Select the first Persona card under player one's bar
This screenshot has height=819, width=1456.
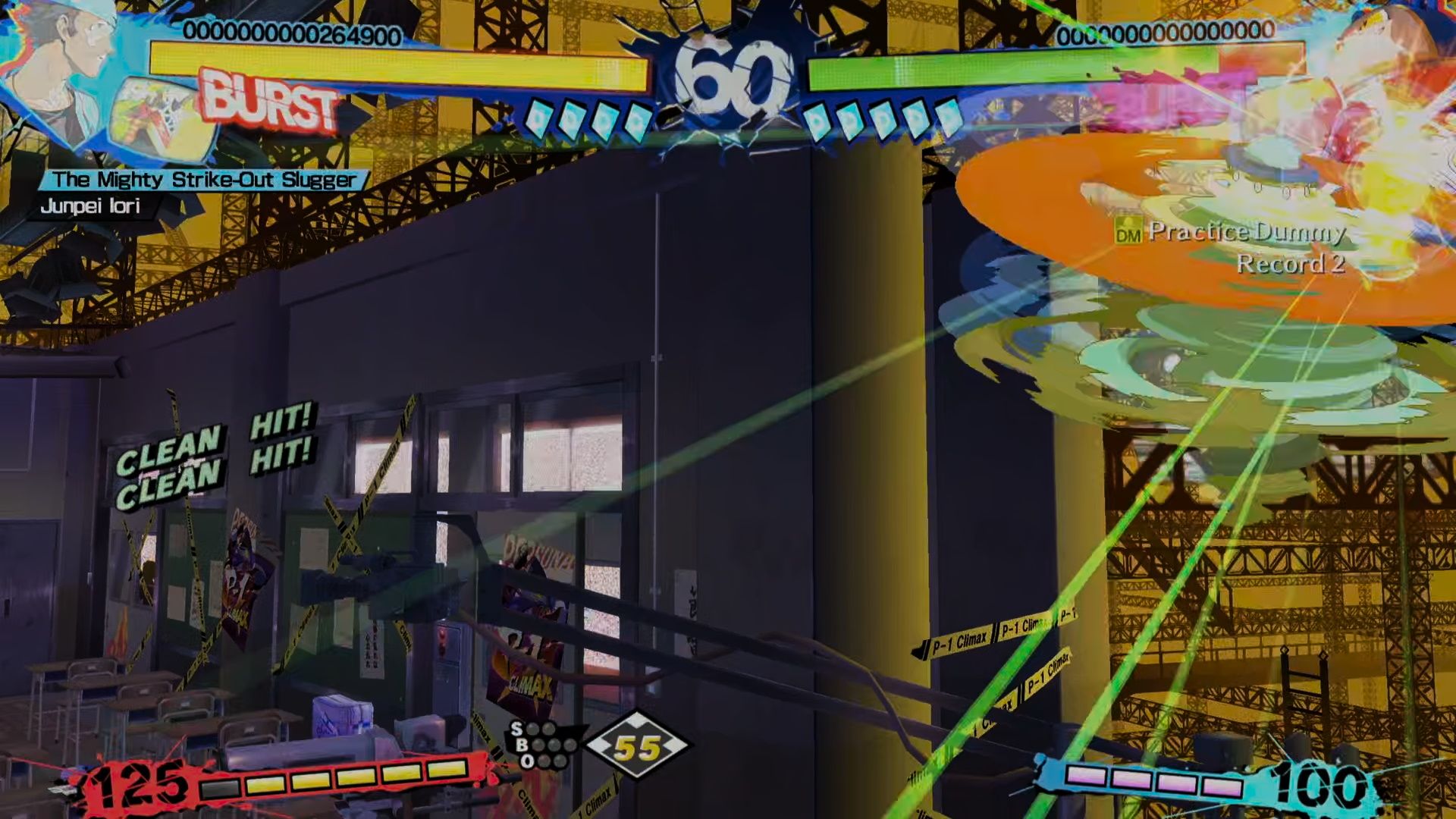(x=538, y=118)
